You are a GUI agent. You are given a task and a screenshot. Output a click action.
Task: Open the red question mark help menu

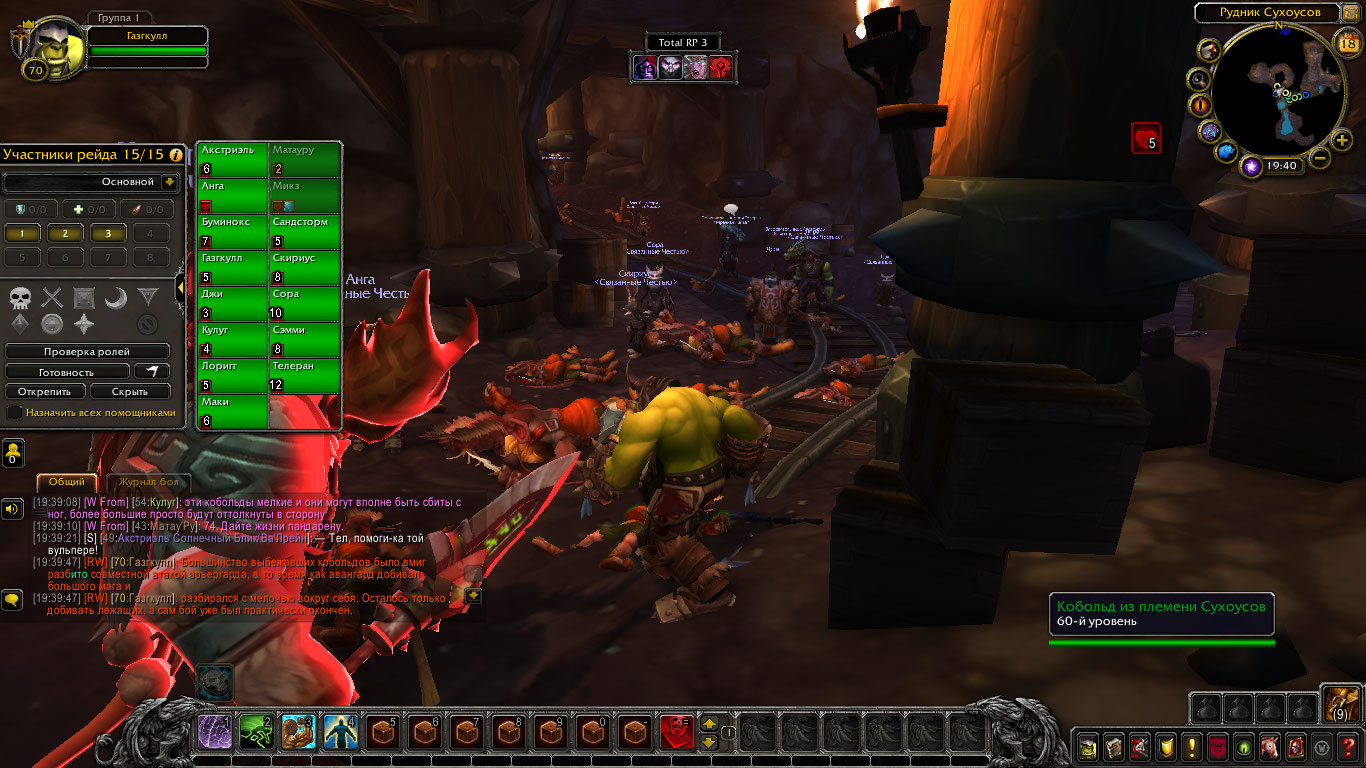[x=1348, y=746]
